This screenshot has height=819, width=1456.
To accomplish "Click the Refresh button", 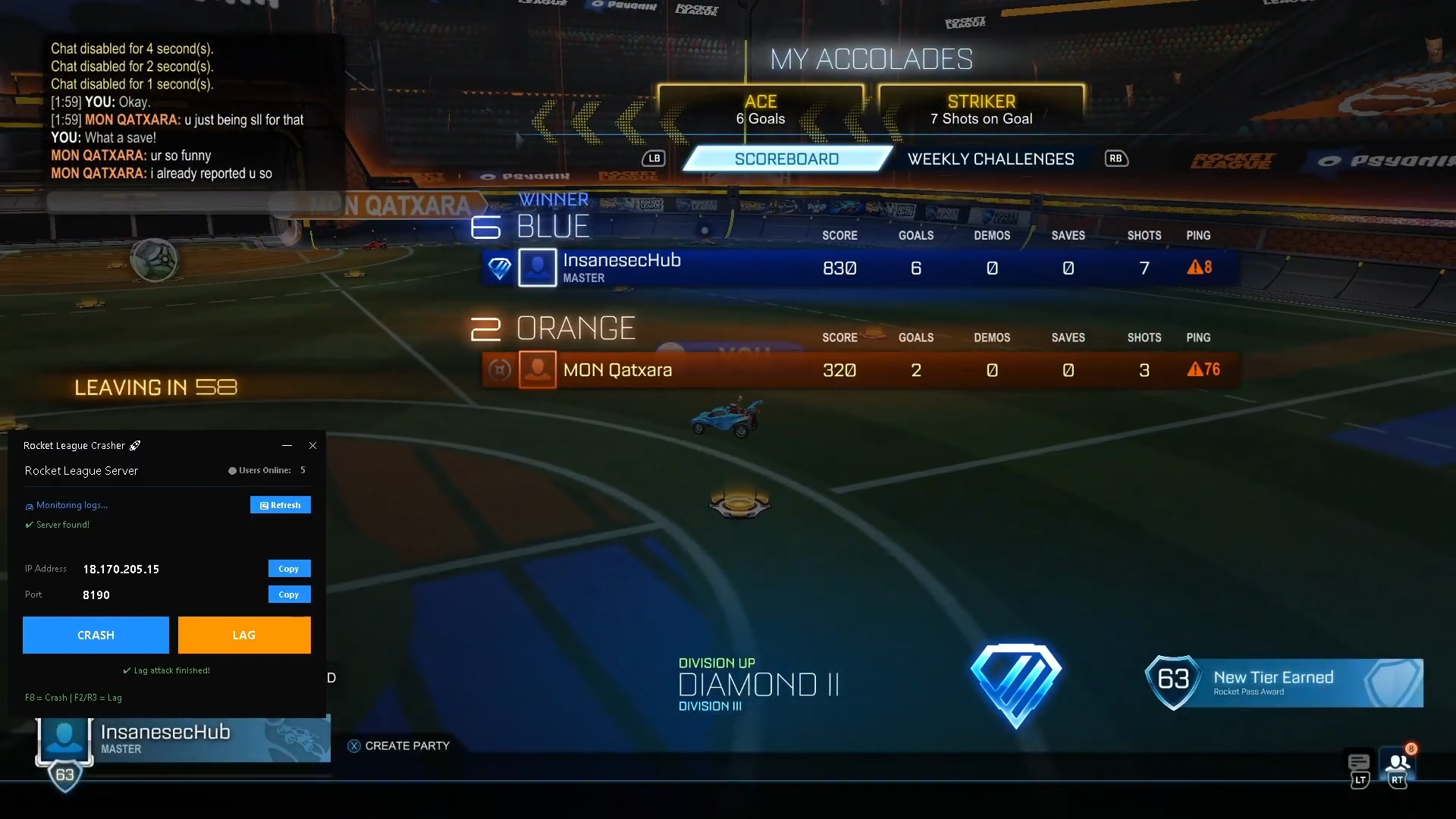I will tap(280, 505).
